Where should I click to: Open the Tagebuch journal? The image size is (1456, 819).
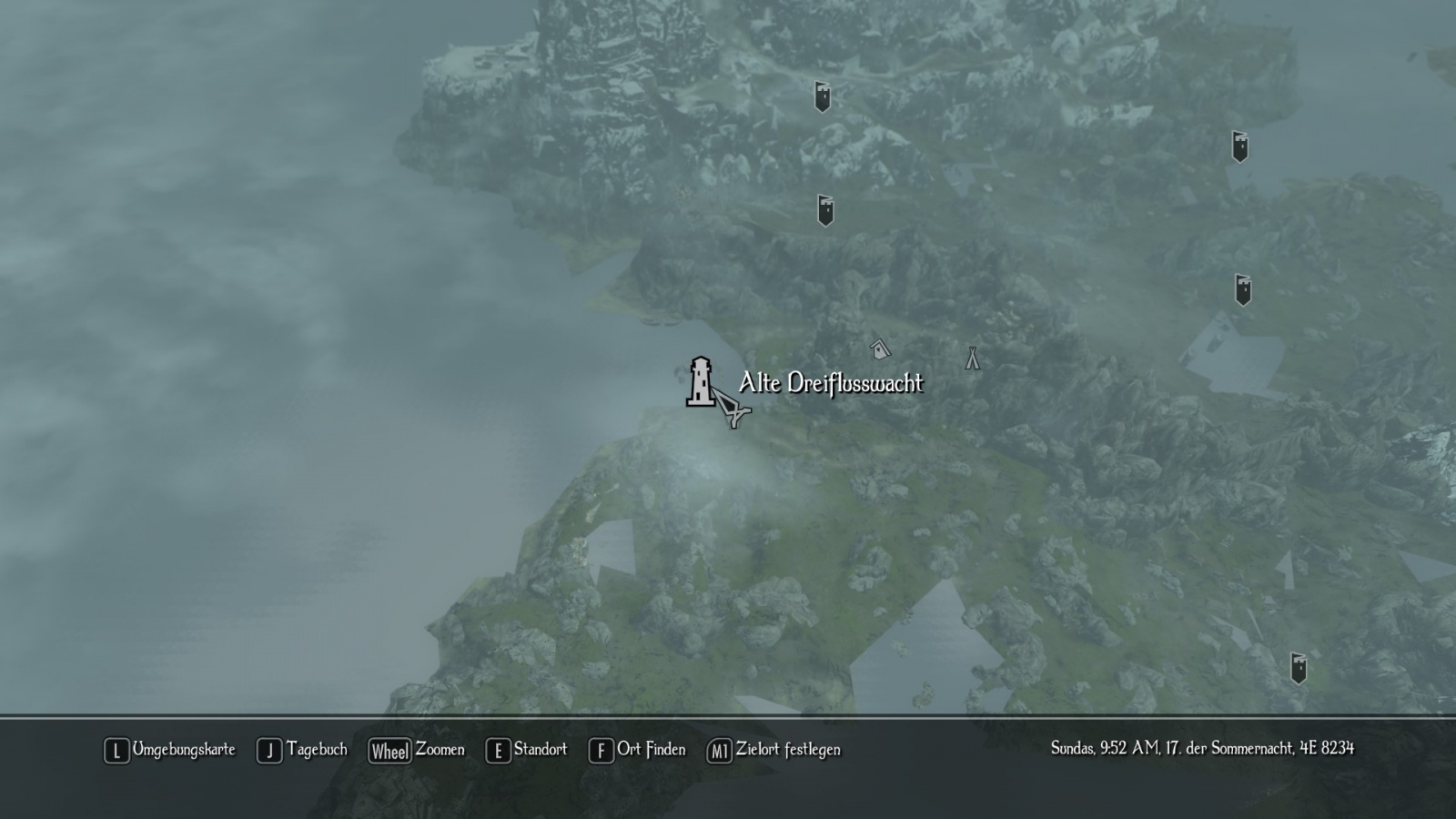point(303,750)
